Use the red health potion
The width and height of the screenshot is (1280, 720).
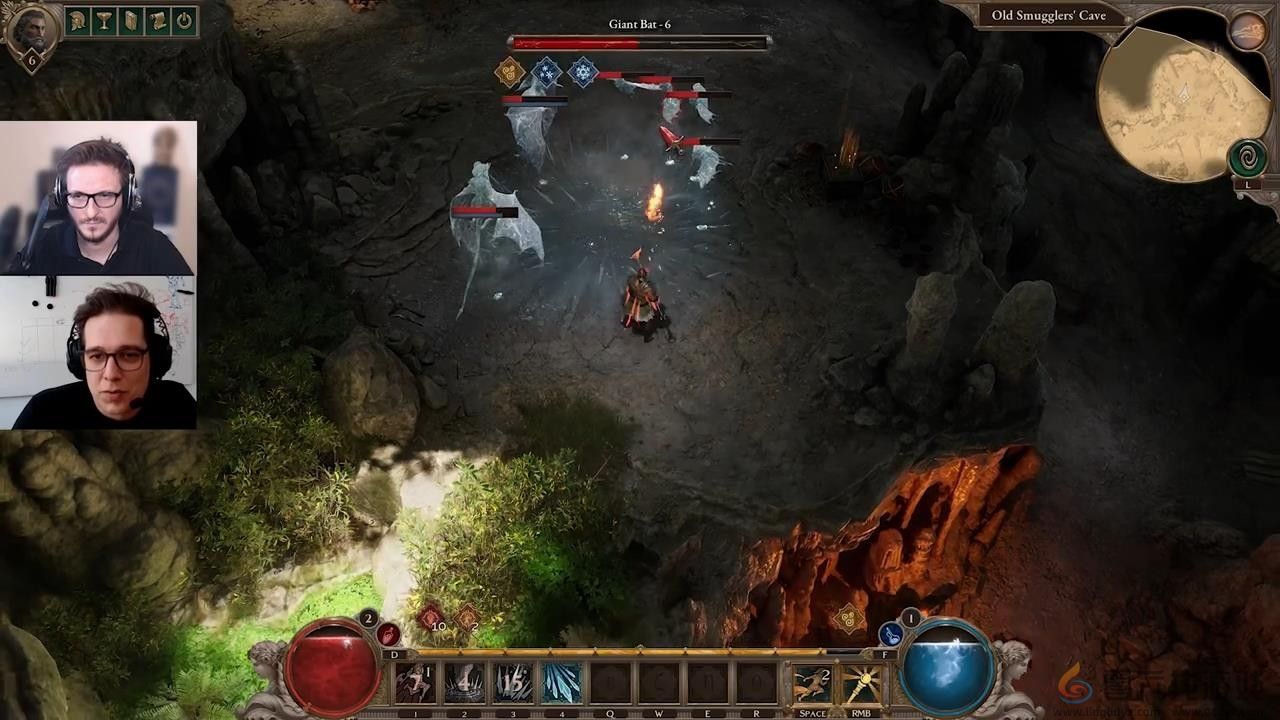click(388, 634)
